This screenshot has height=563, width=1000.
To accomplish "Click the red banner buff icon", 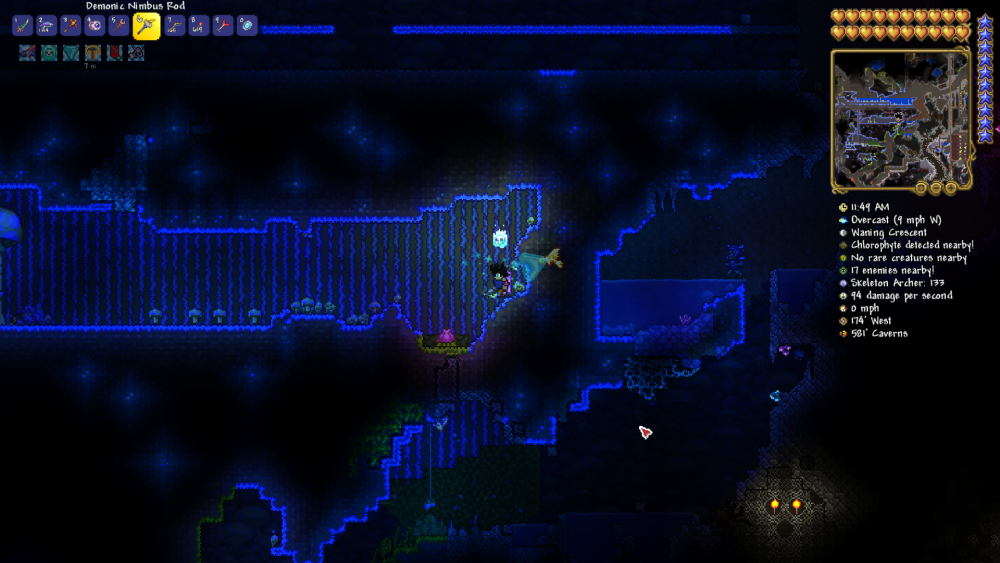I will click(x=114, y=53).
